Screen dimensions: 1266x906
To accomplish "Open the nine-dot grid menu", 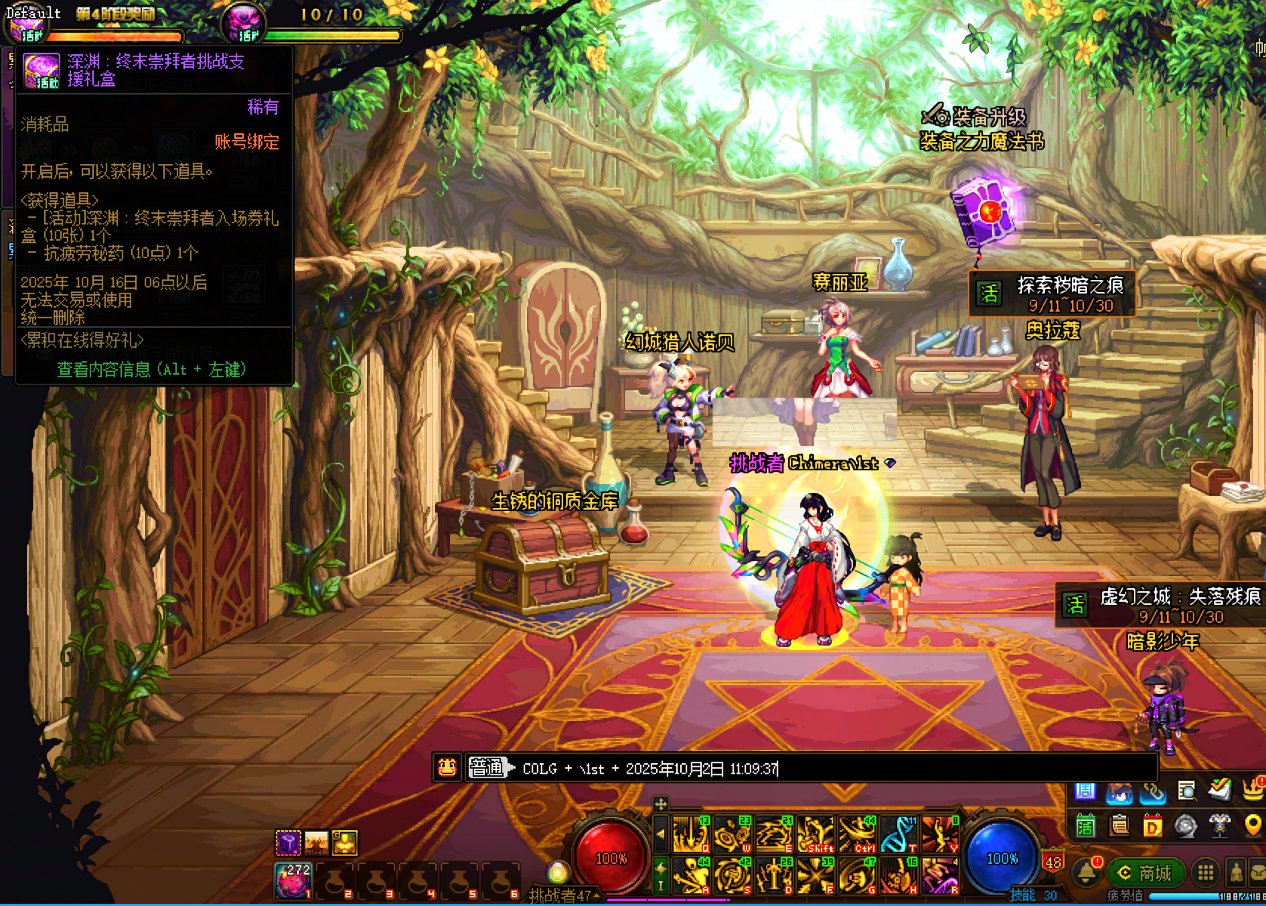I will (x=1207, y=872).
